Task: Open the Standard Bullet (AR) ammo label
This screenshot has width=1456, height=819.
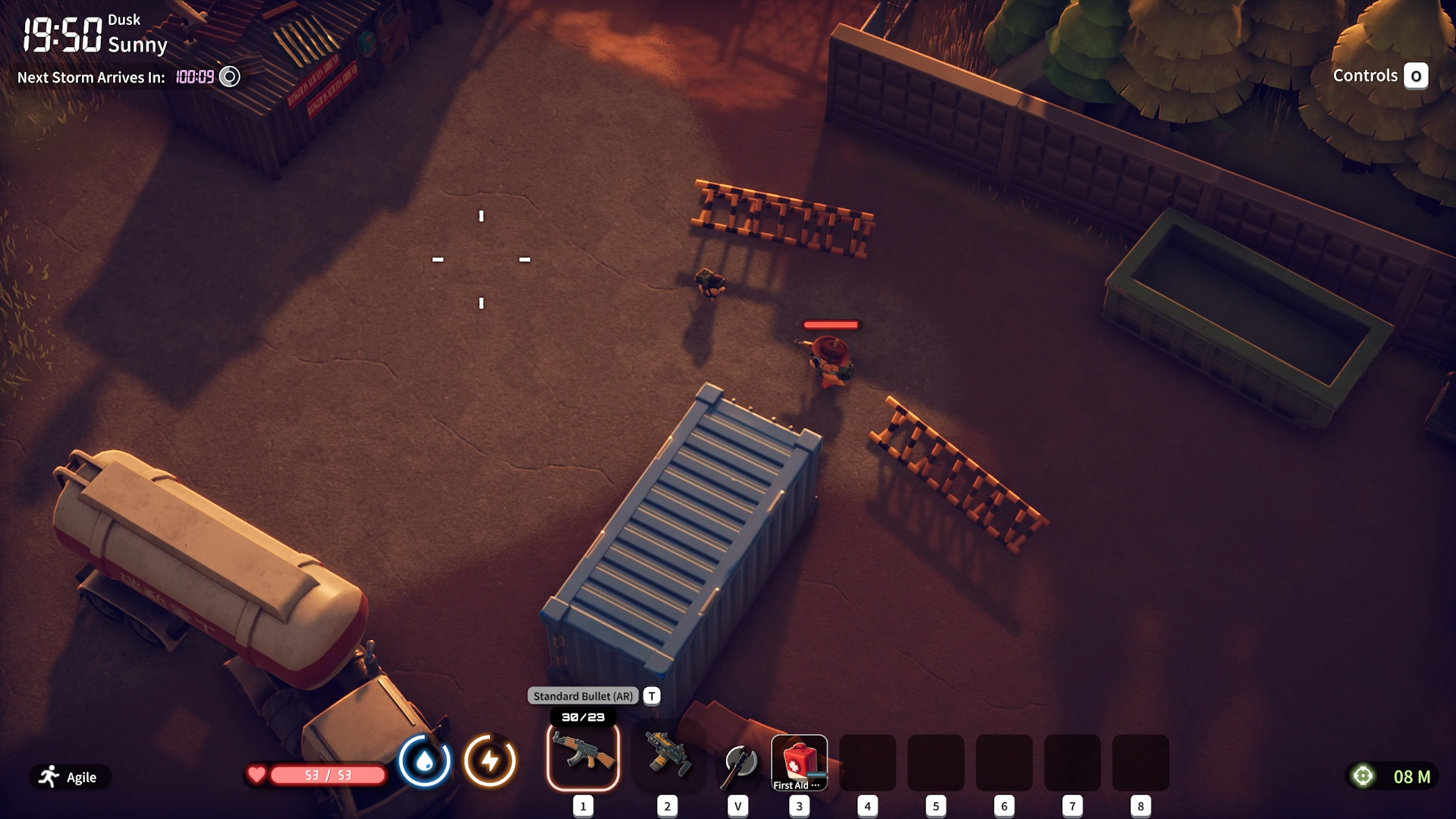Action: [583, 695]
